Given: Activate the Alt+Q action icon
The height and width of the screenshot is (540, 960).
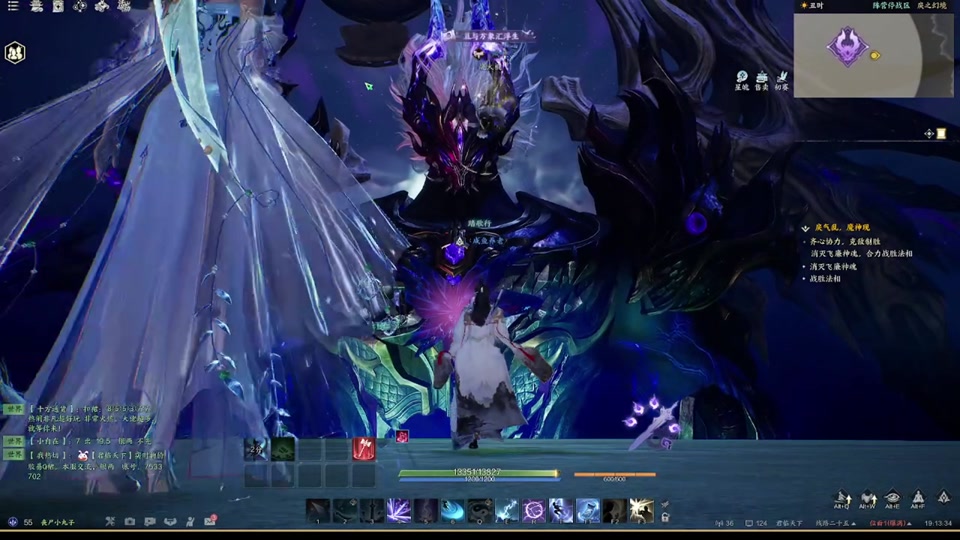Looking at the screenshot, I should pos(842,497).
